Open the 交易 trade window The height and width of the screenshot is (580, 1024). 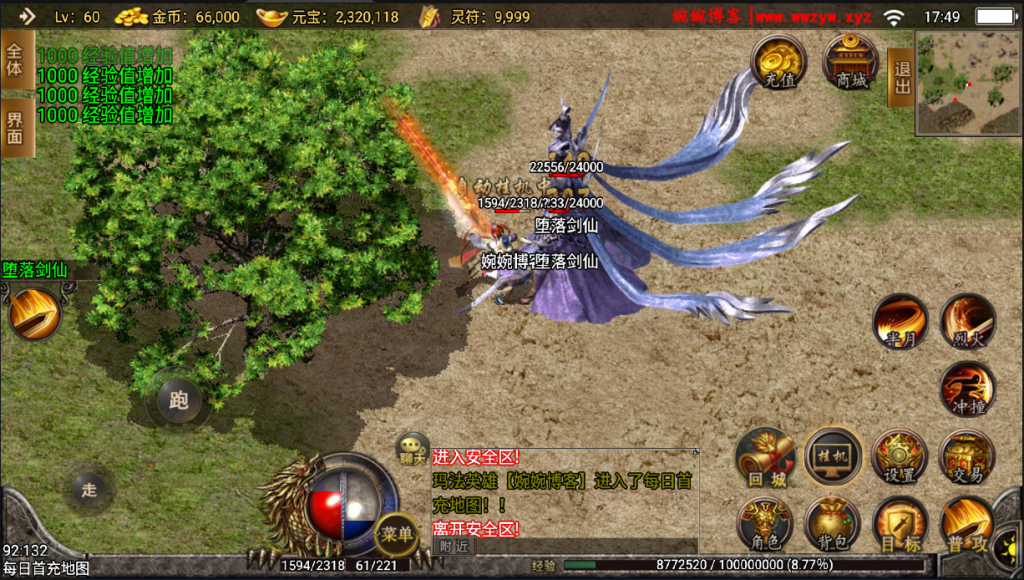(x=968, y=458)
